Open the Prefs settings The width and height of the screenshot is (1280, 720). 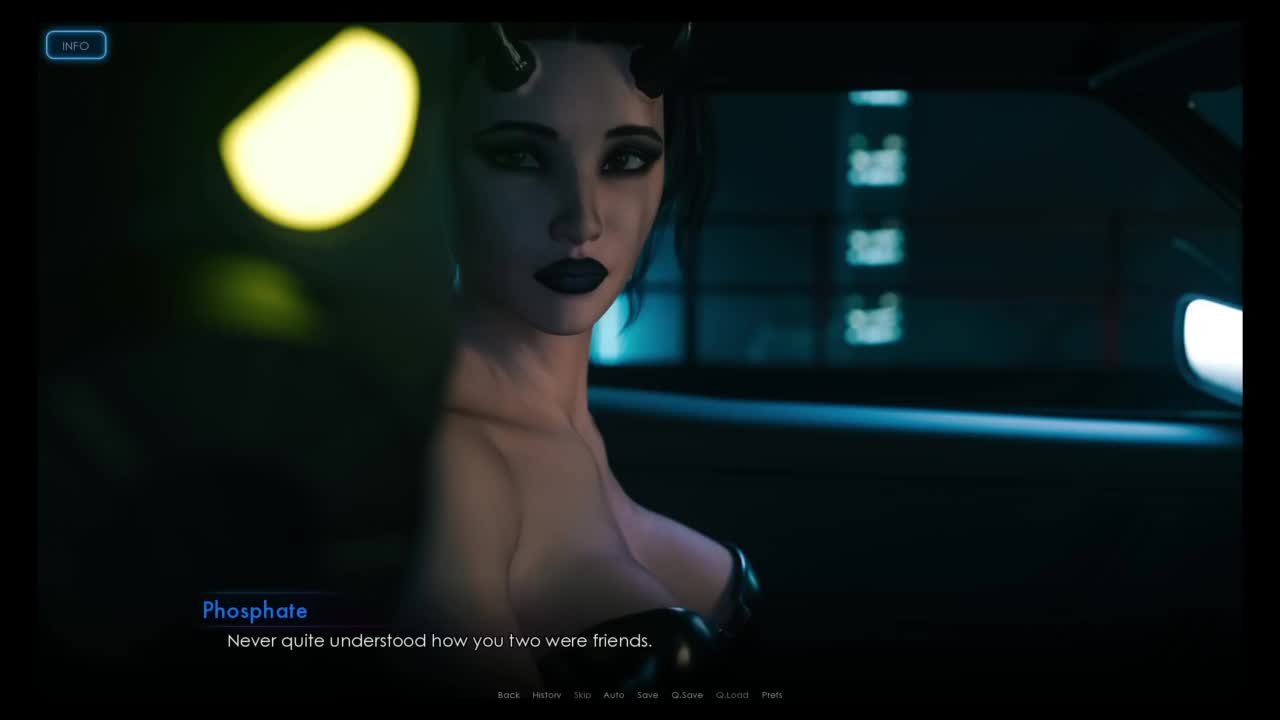[772, 695]
